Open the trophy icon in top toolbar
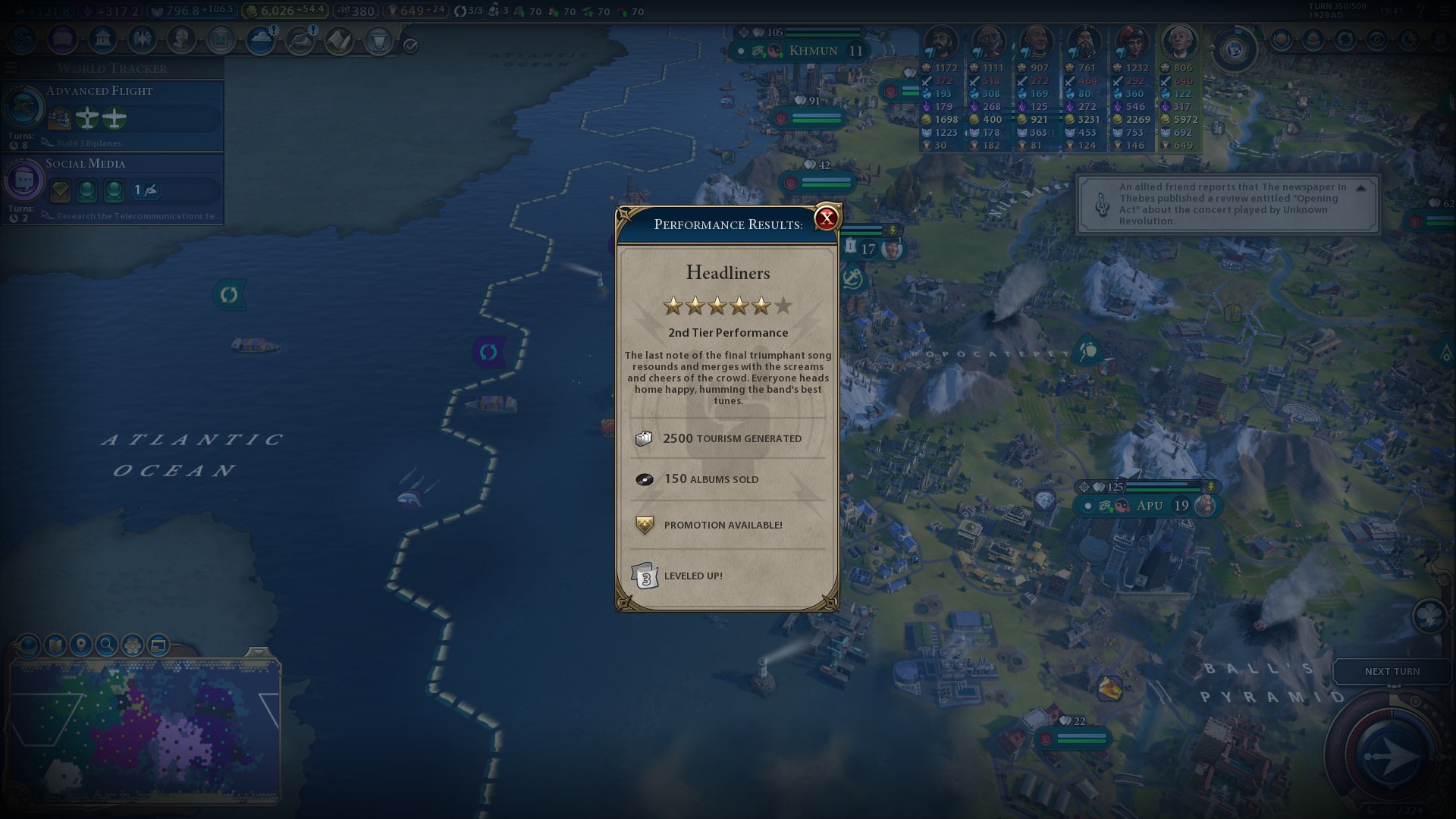Viewport: 1456px width, 819px height. point(378,39)
